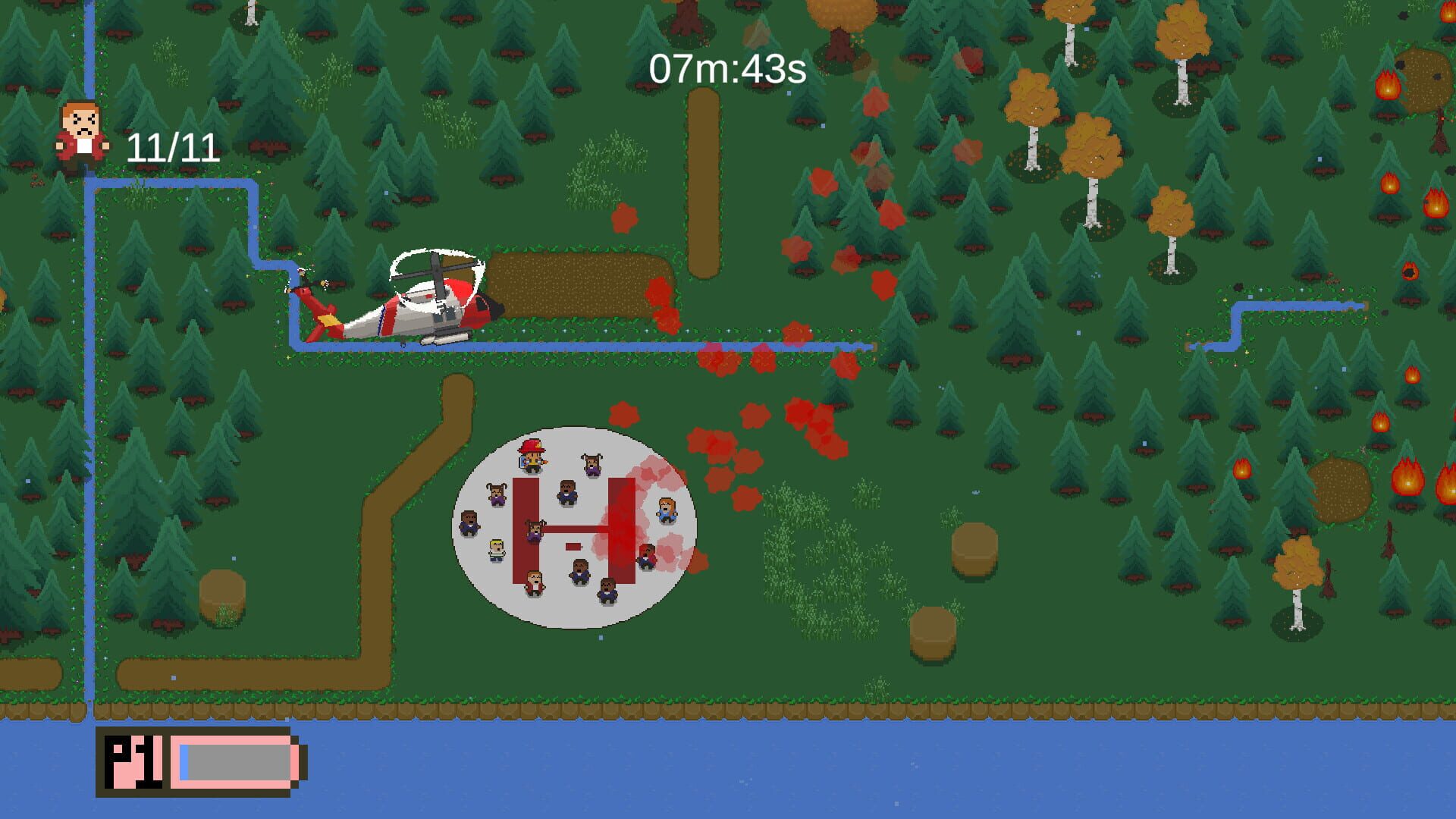Select the 07m:43s countdown timer
The height and width of the screenshot is (819, 1456).
point(728,68)
